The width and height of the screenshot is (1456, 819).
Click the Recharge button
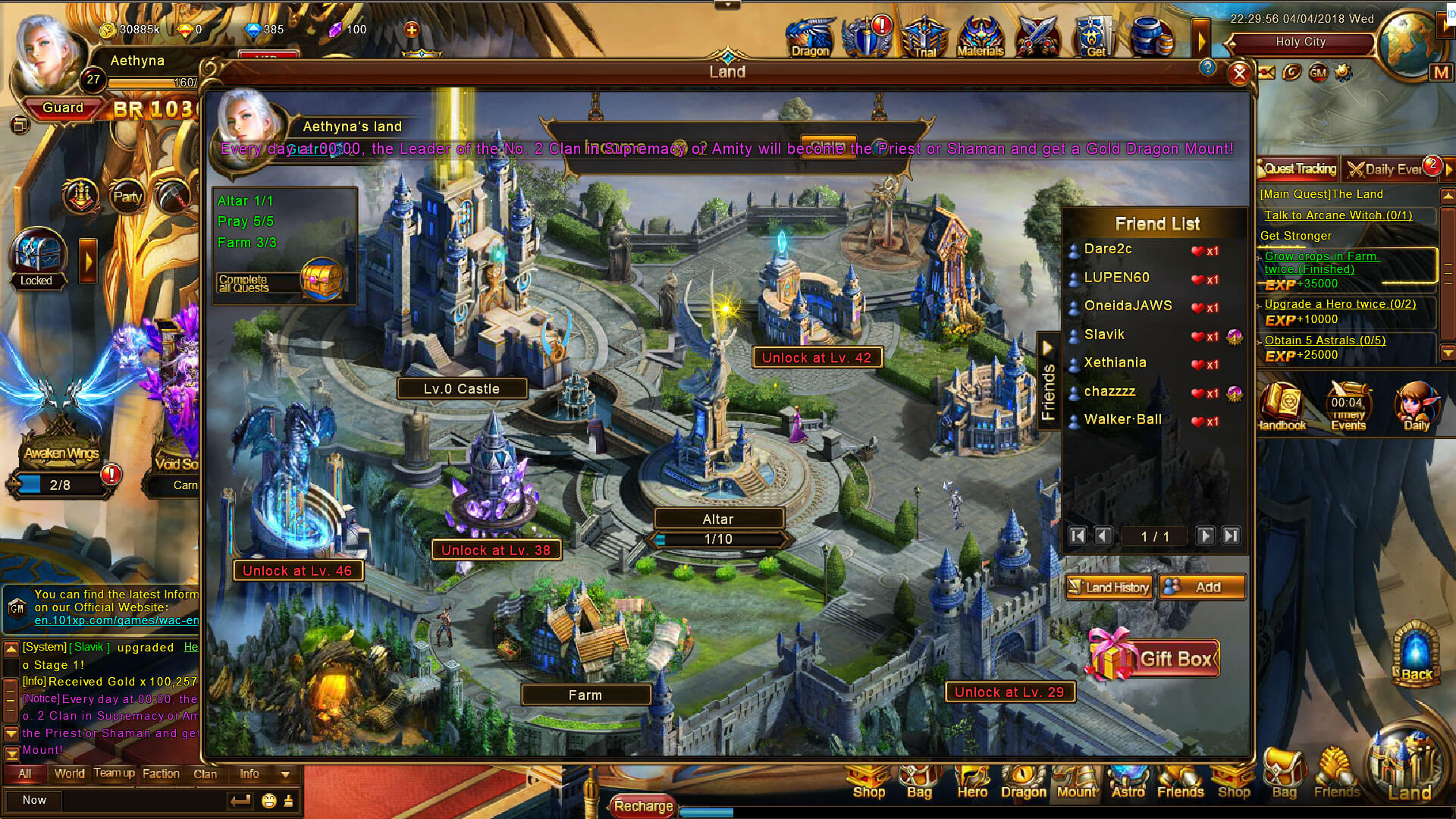click(643, 806)
